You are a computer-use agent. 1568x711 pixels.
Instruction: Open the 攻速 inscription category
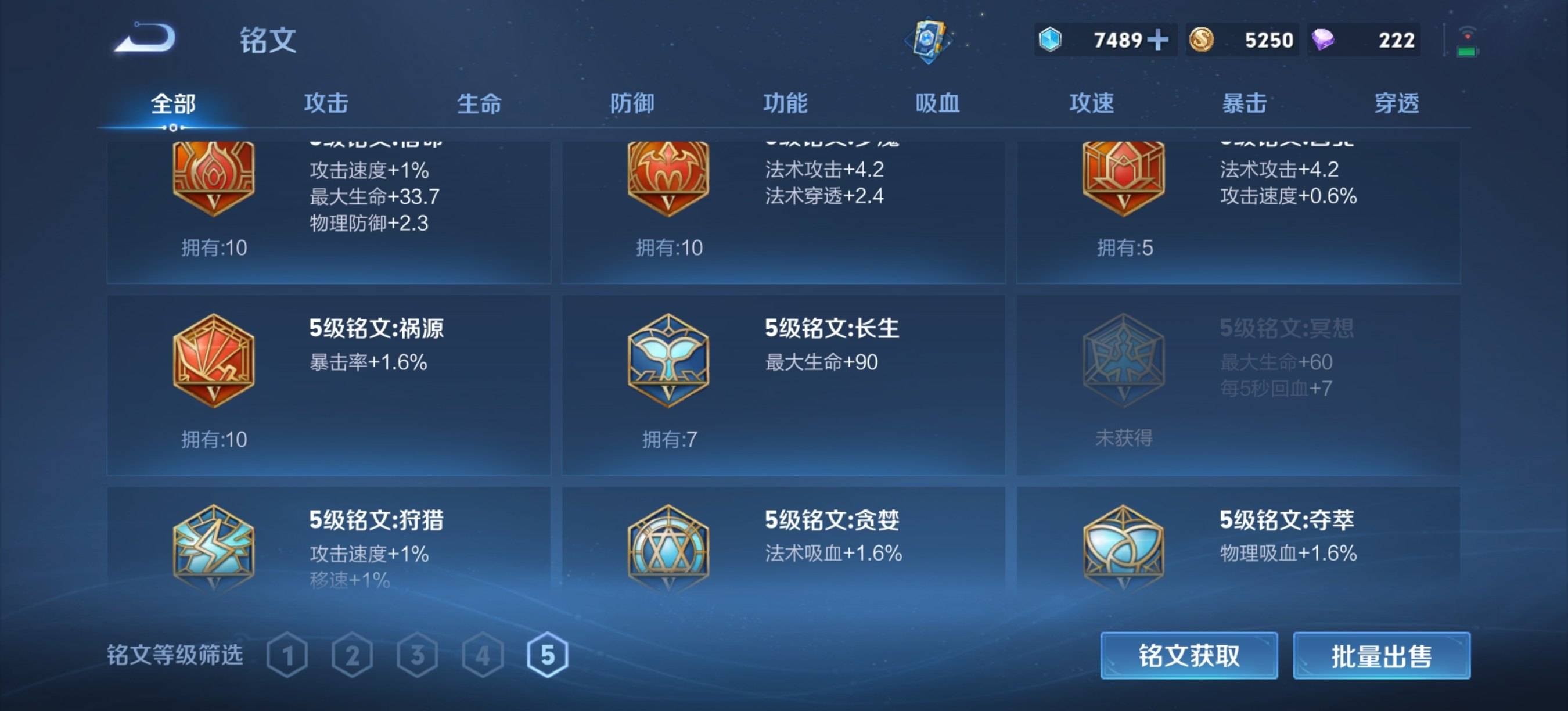click(1092, 103)
